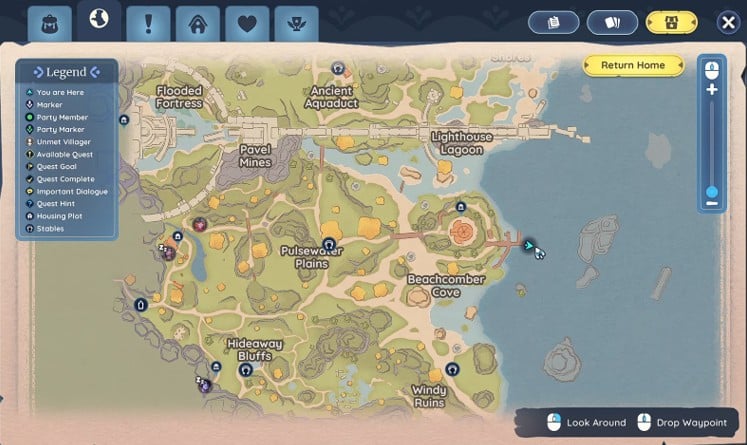Click the map zoom slider handle

tap(712, 191)
